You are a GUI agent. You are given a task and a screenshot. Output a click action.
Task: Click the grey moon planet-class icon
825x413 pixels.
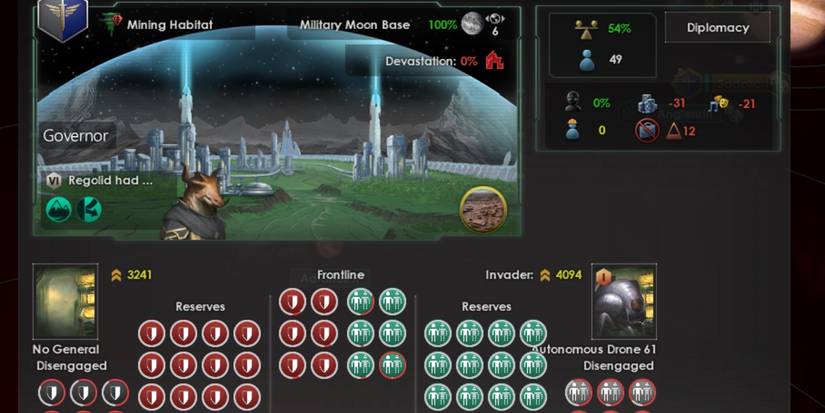(x=472, y=24)
